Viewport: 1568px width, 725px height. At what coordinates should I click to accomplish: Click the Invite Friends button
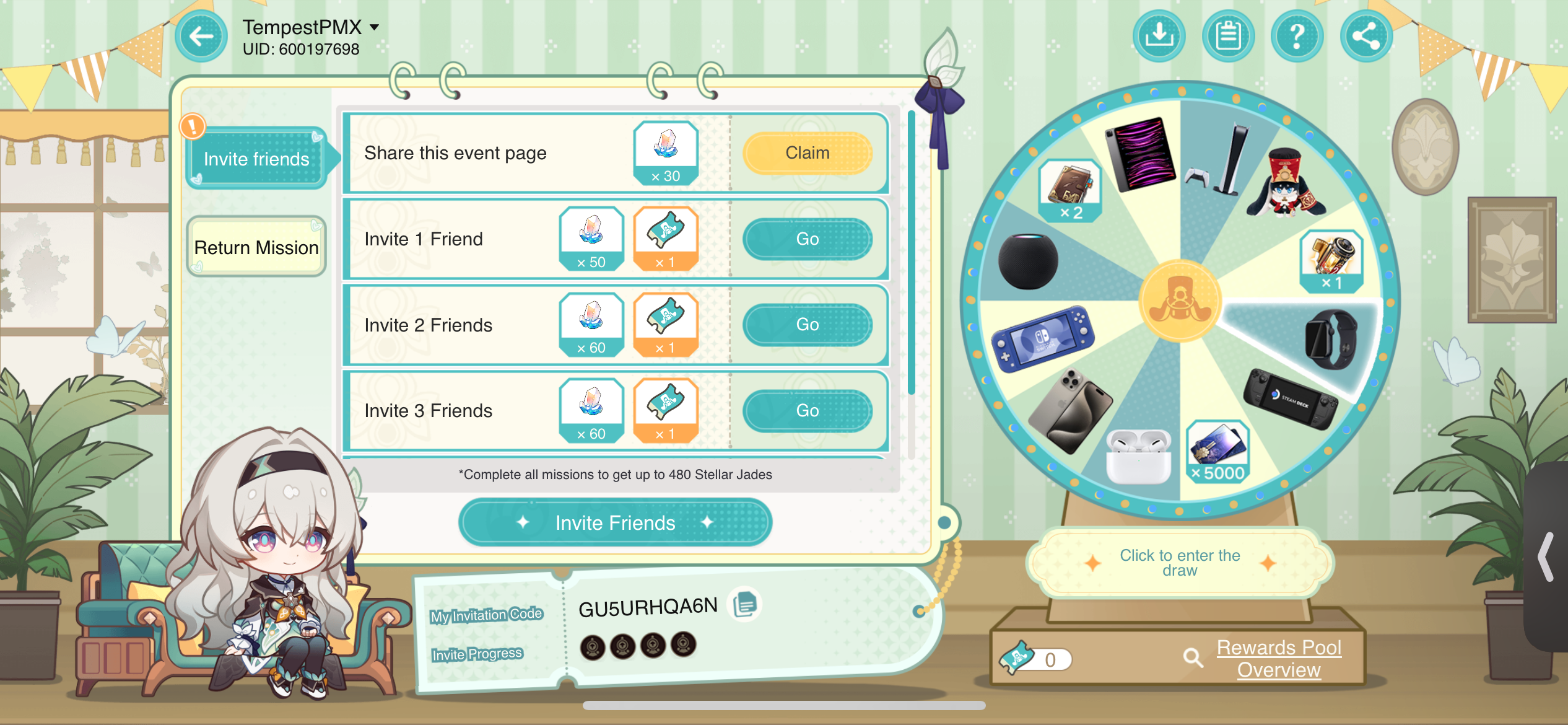(615, 522)
